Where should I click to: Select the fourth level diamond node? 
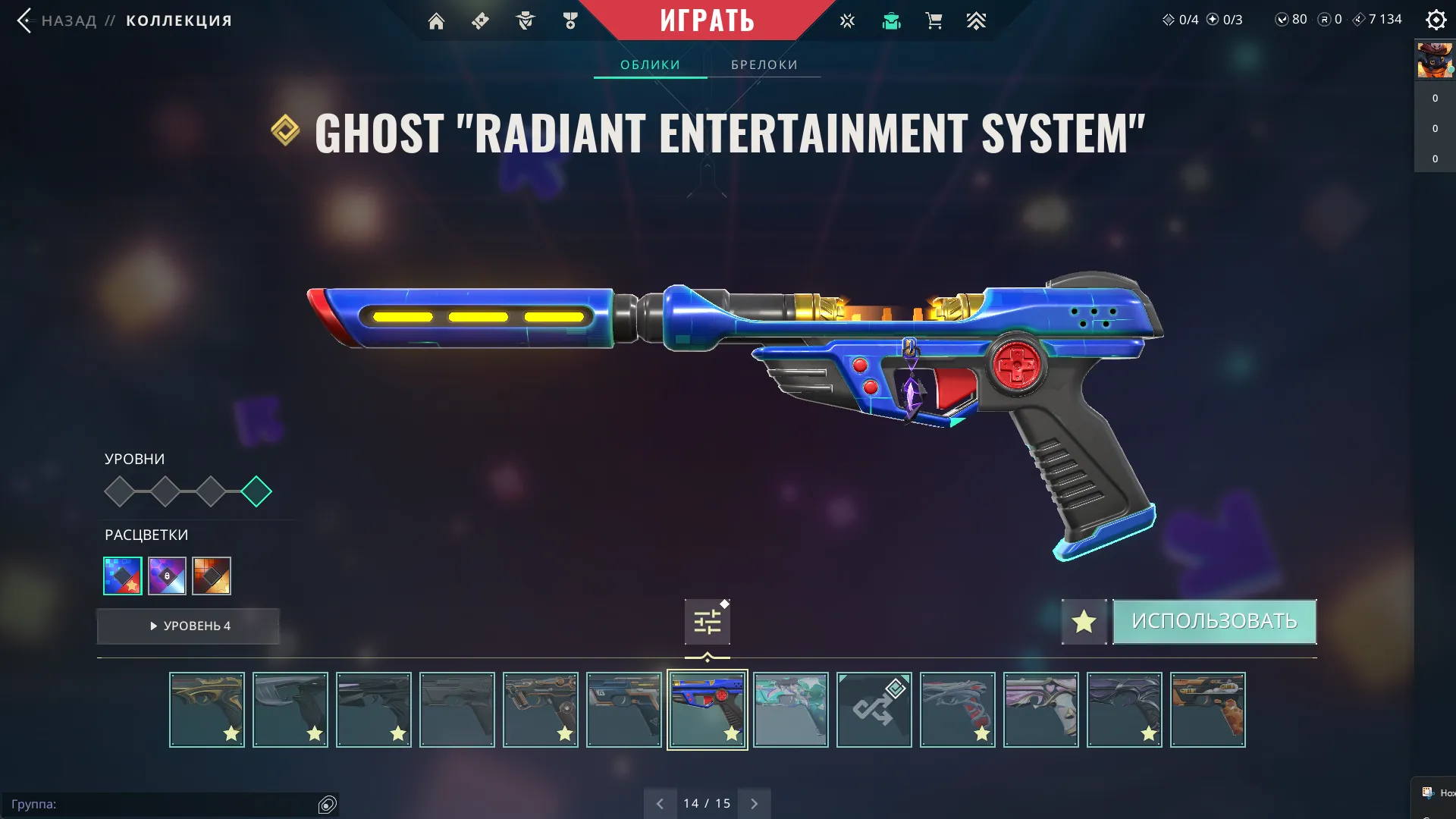pos(256,491)
